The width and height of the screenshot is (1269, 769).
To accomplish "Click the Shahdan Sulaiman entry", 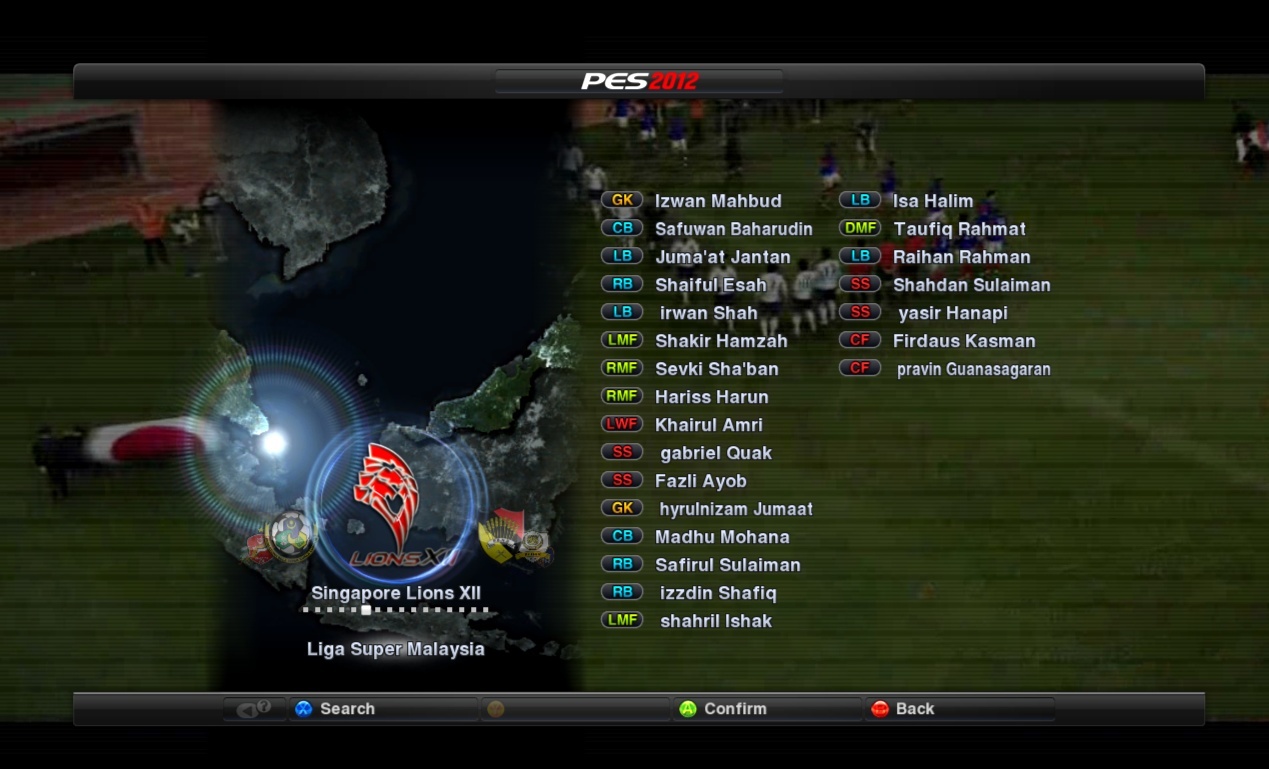I will 971,285.
